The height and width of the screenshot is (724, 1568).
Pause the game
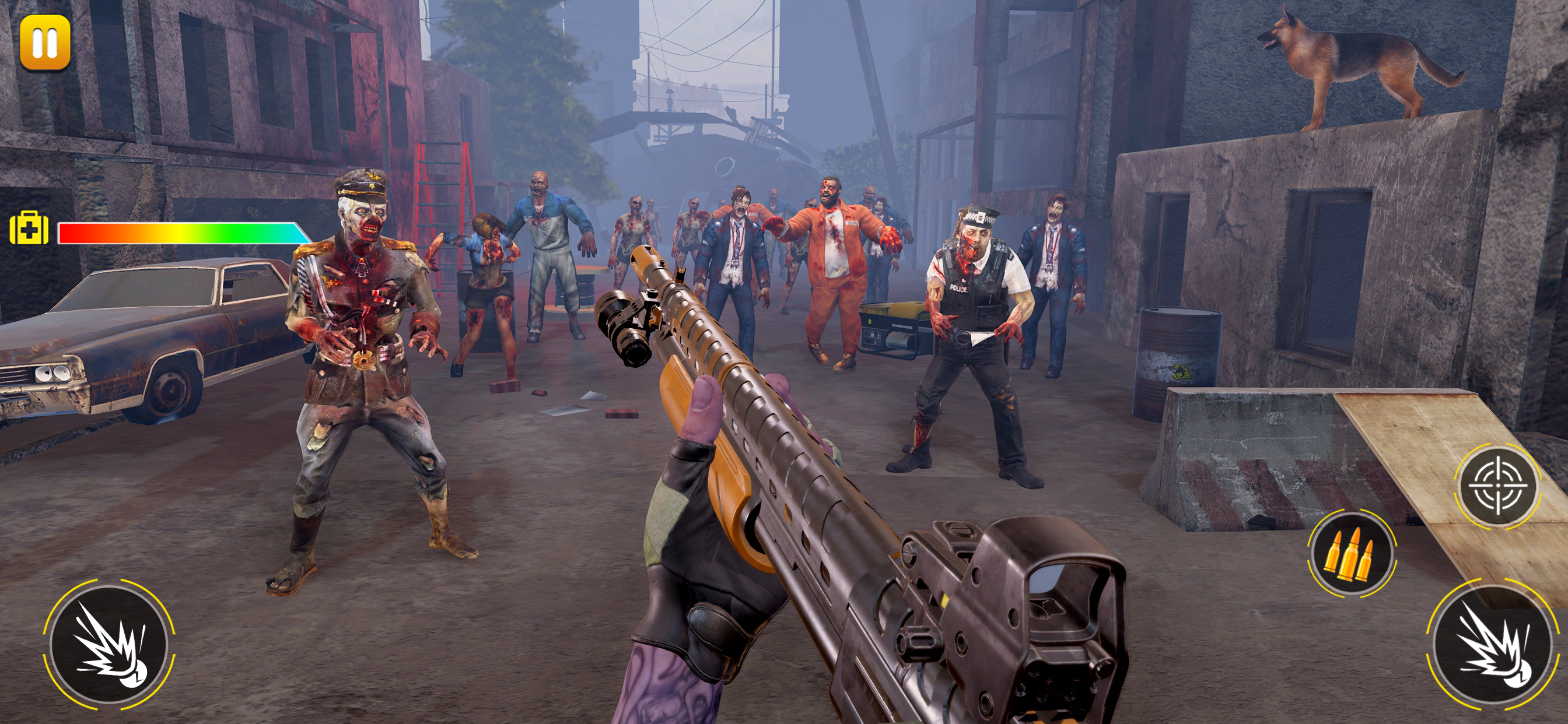tap(45, 43)
